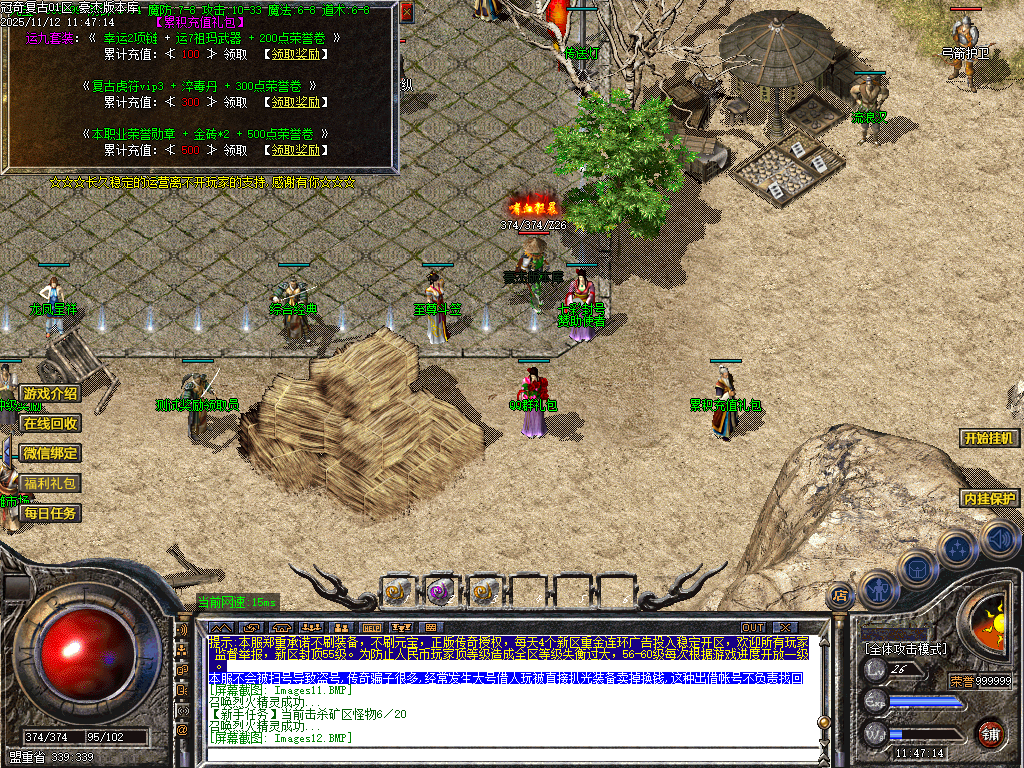Claim the 100 recharge reward
This screenshot has height=768, width=1024.
[293, 53]
